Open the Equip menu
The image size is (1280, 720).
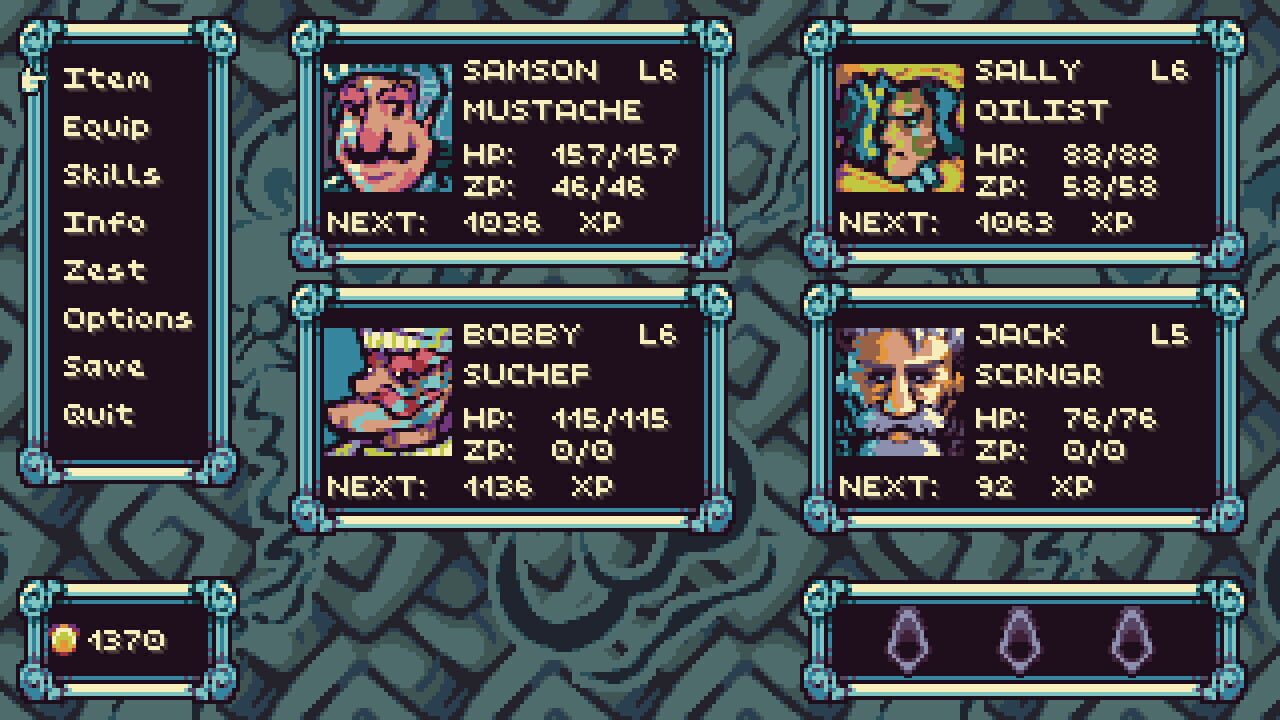click(106, 128)
